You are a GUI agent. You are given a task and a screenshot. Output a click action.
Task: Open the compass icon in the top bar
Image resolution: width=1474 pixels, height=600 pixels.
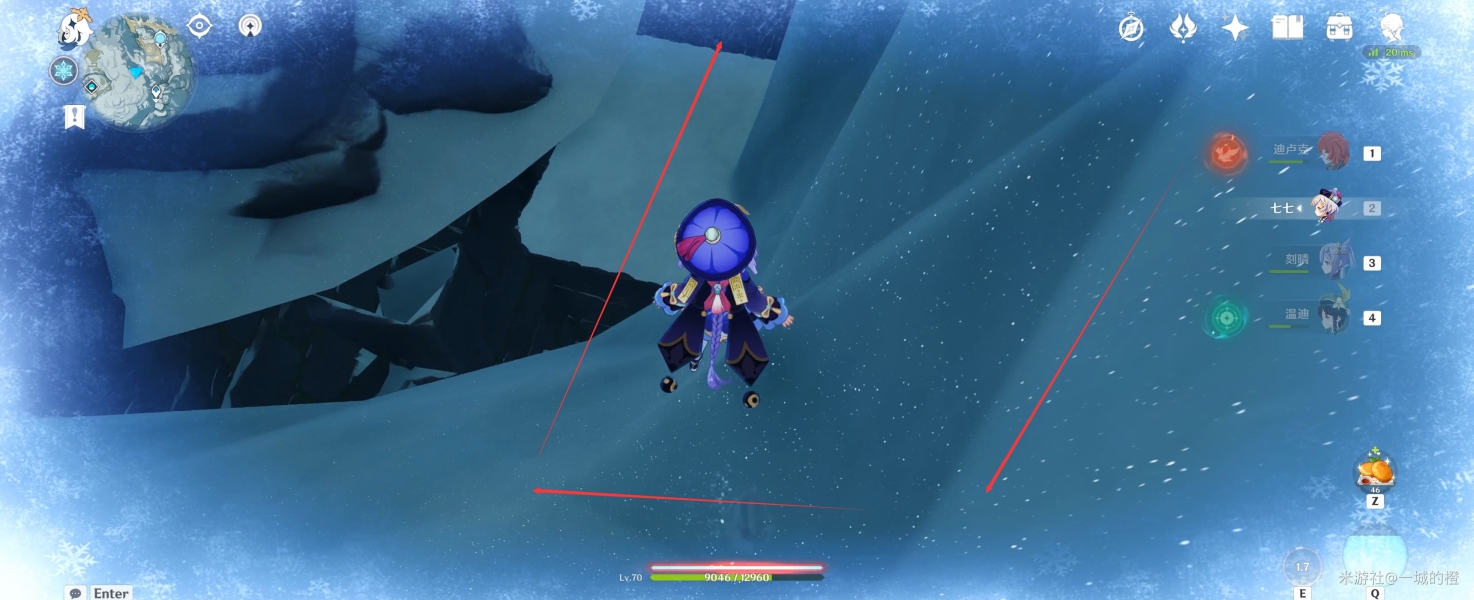(1131, 28)
